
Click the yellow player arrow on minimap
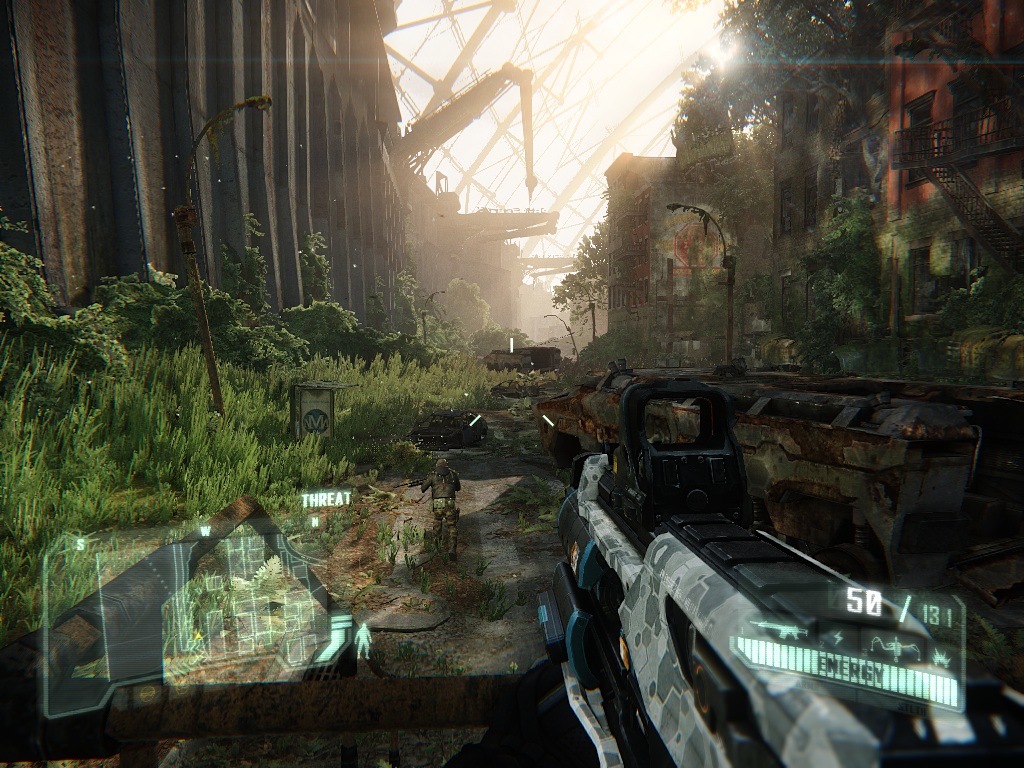(198, 635)
